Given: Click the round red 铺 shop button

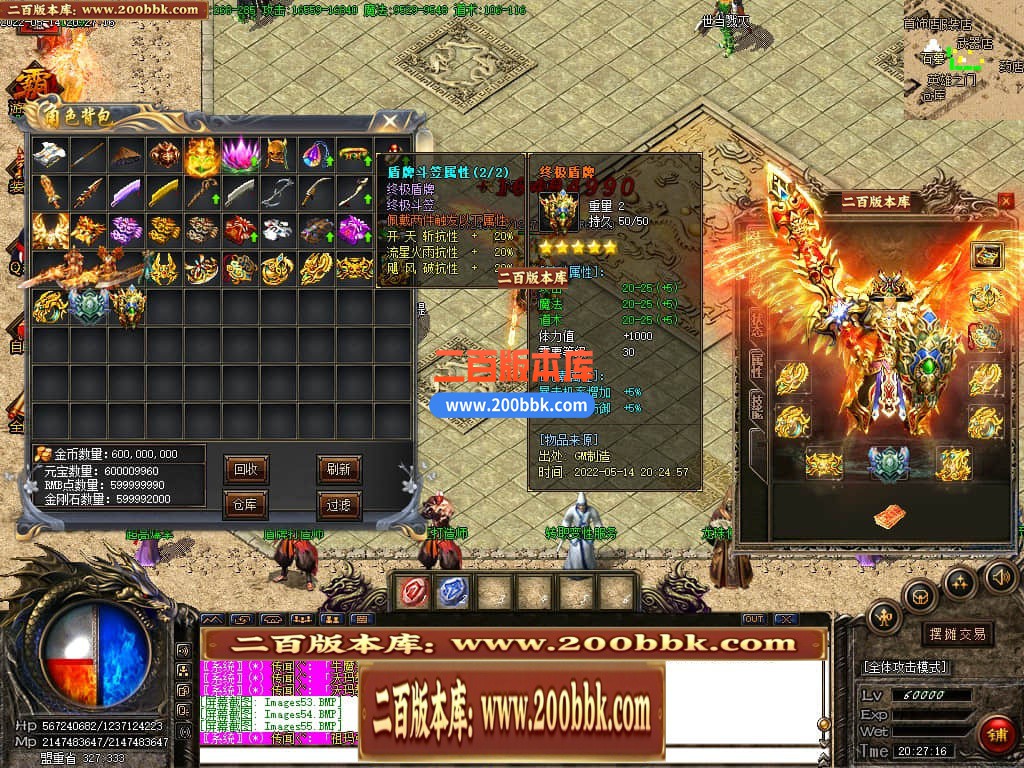Looking at the screenshot, I should point(995,735).
